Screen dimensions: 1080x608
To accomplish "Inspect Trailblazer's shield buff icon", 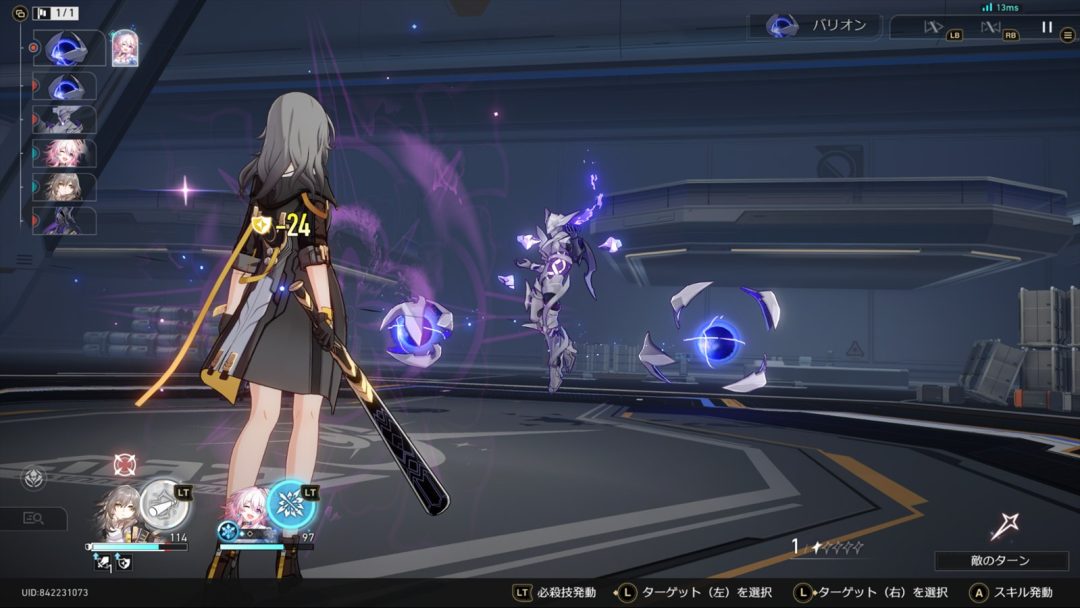I will point(124,564).
